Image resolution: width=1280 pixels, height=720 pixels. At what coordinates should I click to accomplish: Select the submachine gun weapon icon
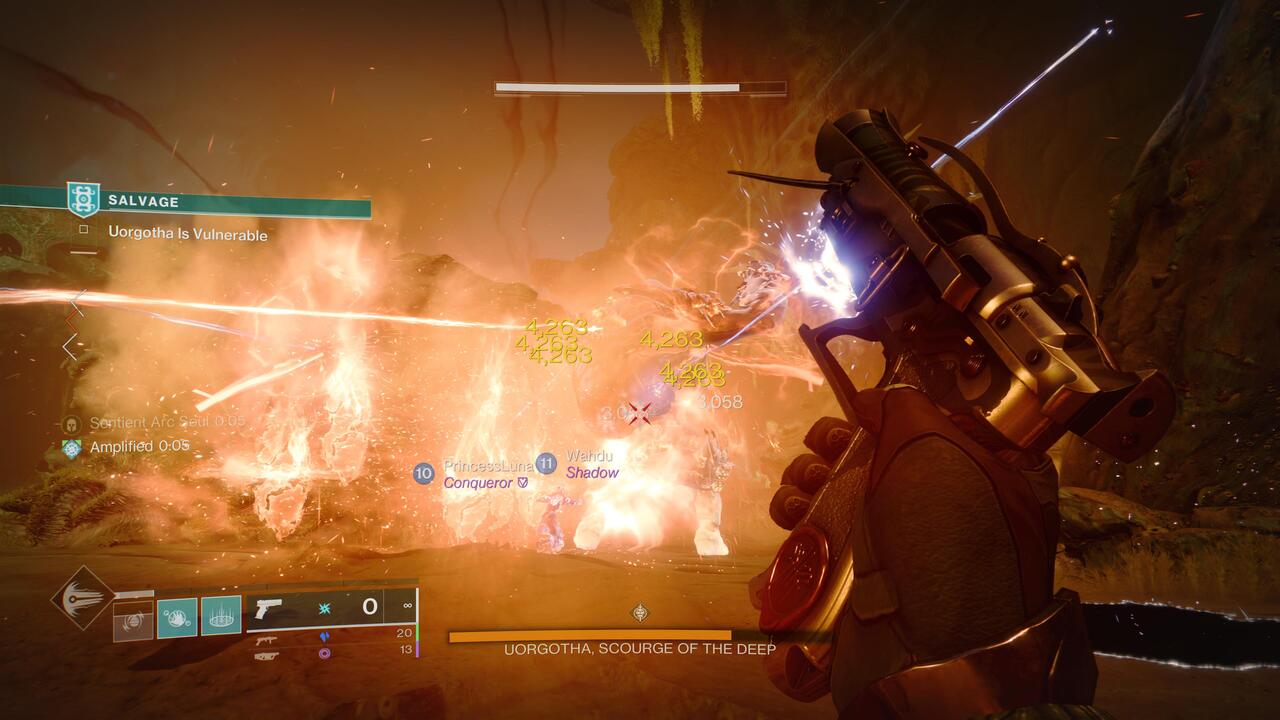265,641
